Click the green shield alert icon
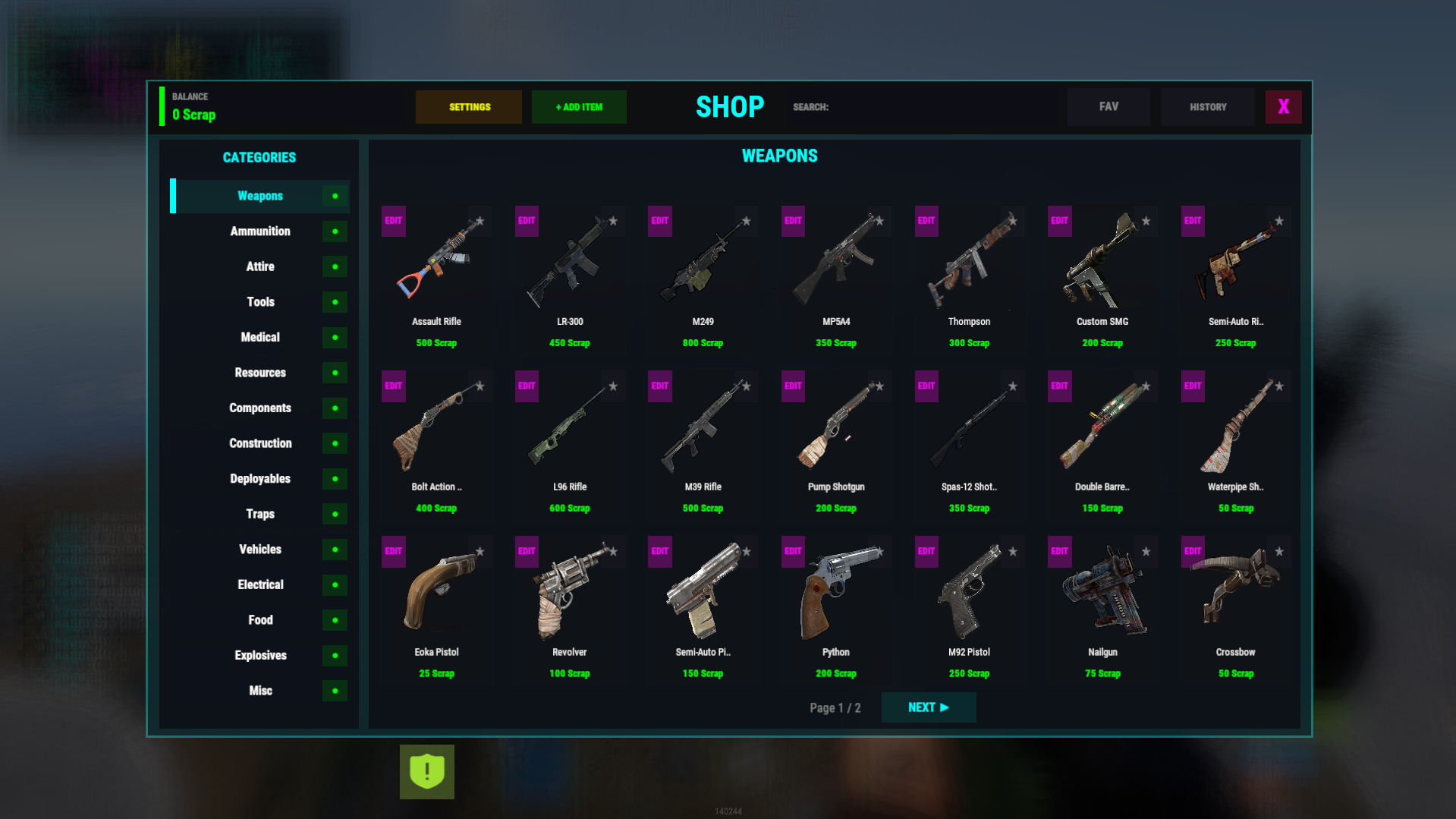 point(427,772)
